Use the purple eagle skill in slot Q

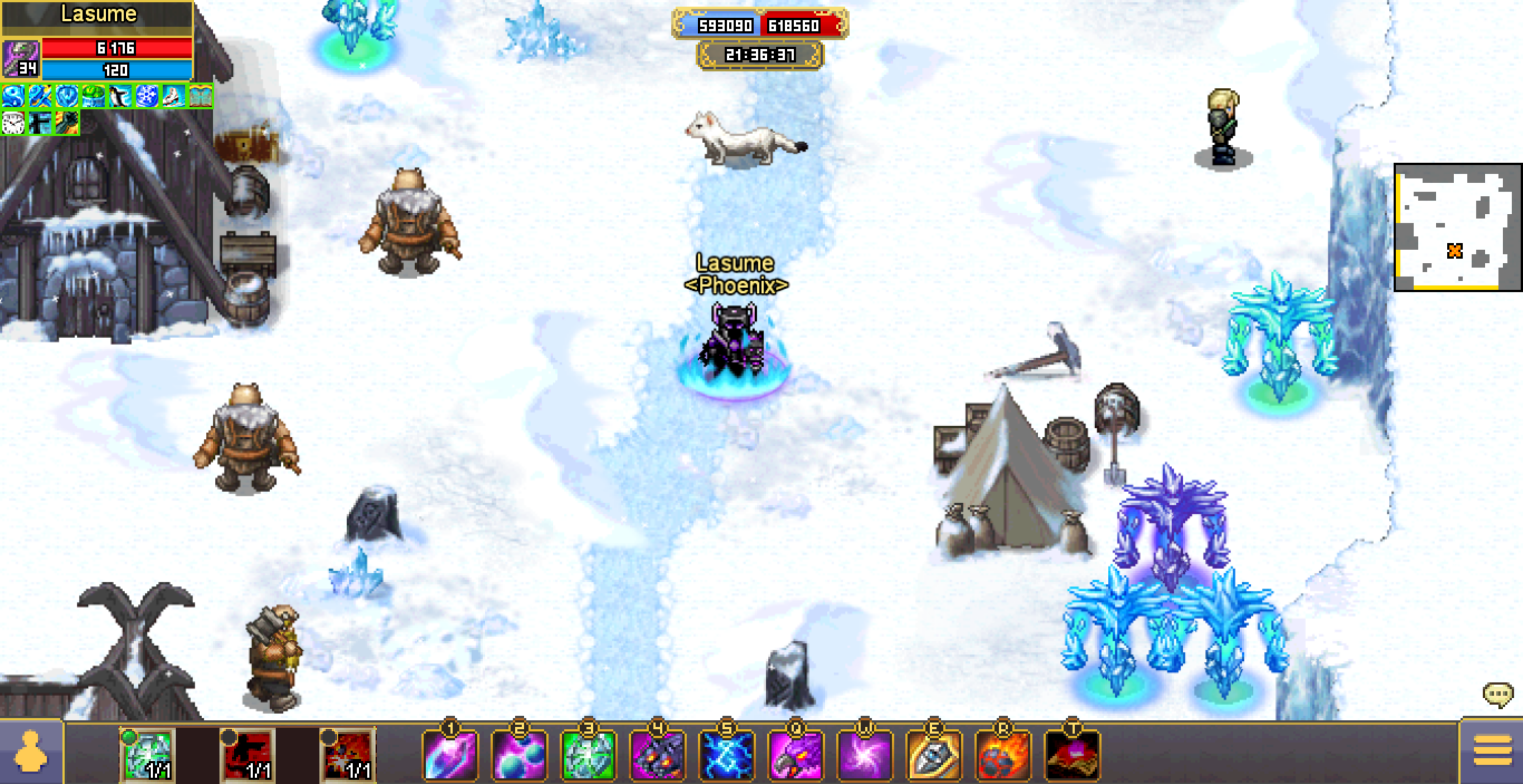pos(796,756)
